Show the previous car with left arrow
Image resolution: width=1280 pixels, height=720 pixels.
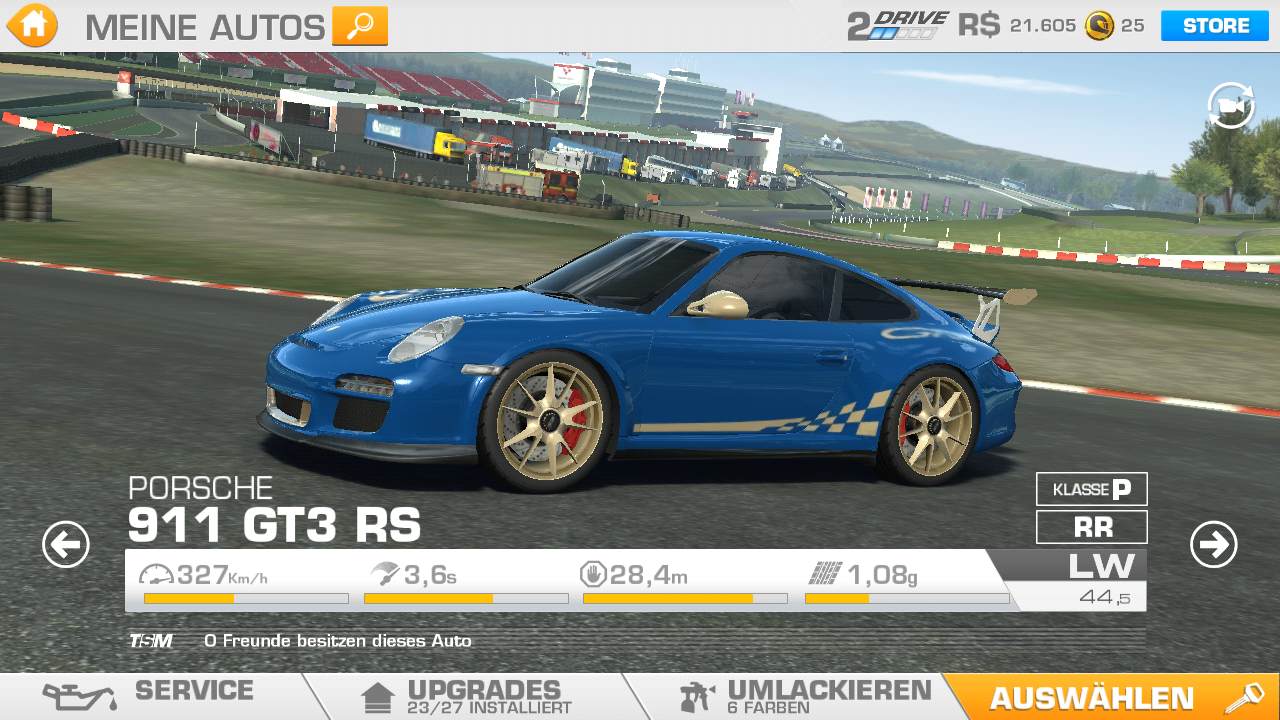[x=66, y=545]
